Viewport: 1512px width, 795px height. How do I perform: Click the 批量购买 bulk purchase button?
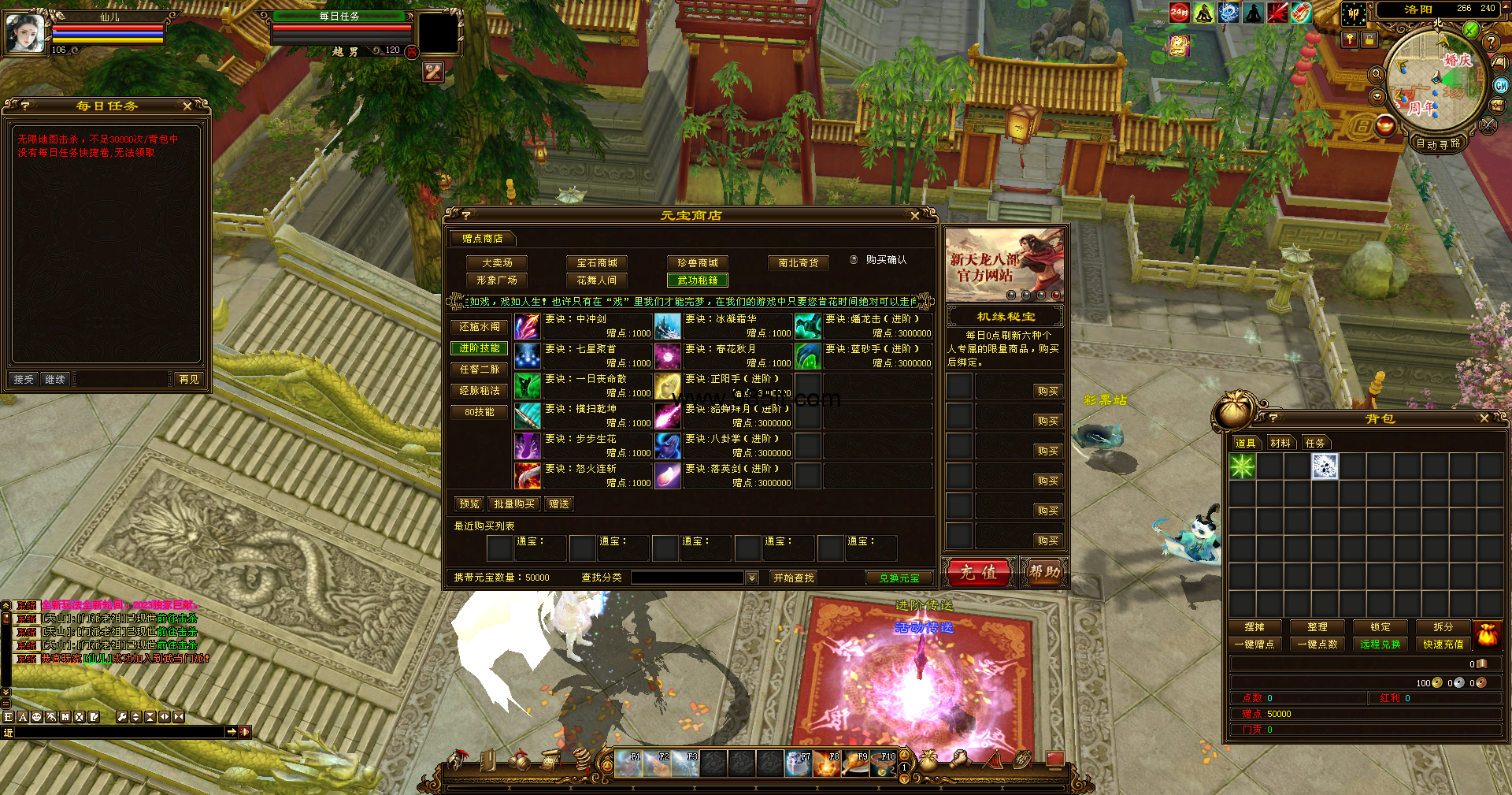point(513,503)
